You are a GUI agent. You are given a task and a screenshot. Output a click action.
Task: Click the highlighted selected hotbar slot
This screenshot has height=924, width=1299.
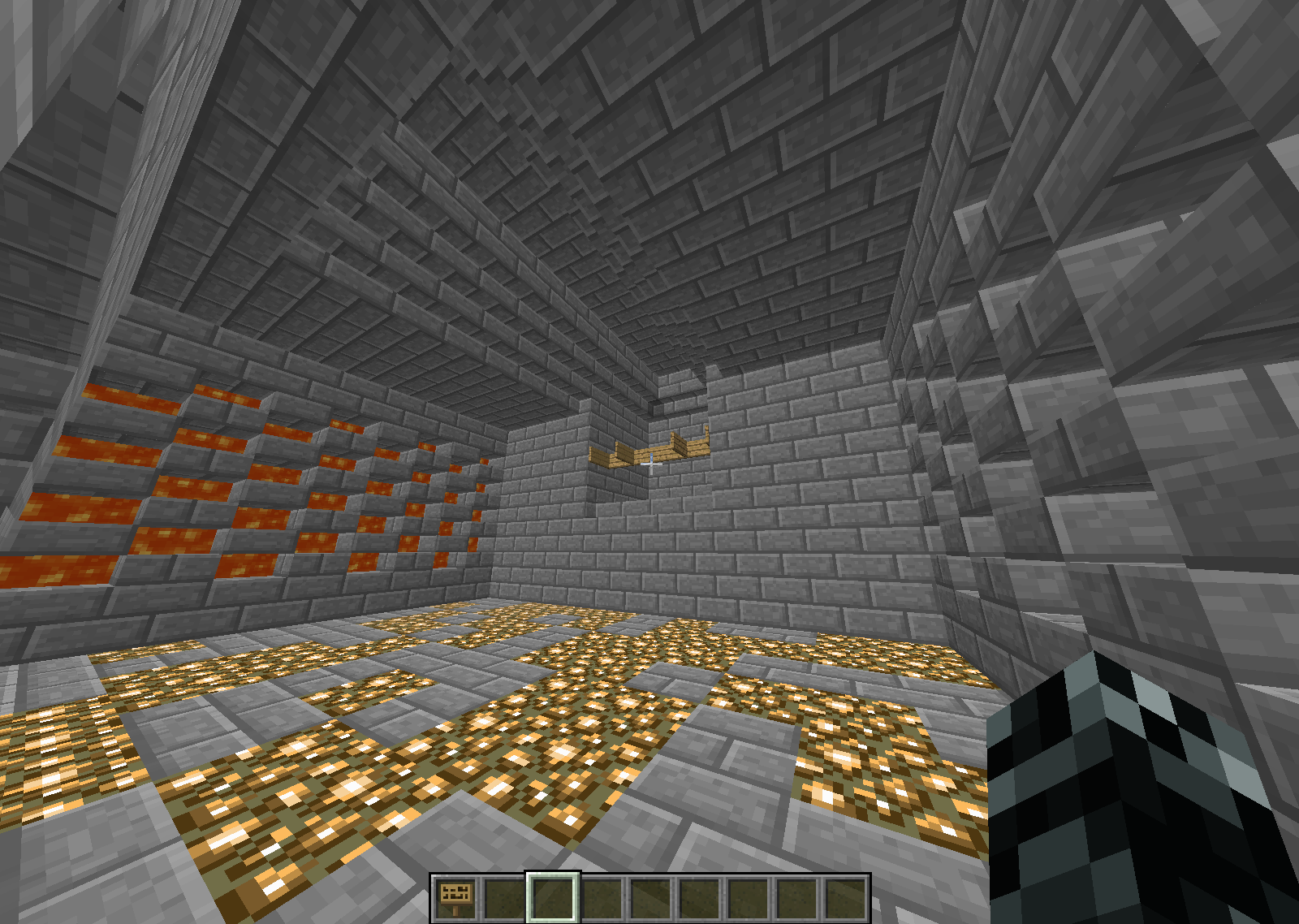(x=553, y=897)
